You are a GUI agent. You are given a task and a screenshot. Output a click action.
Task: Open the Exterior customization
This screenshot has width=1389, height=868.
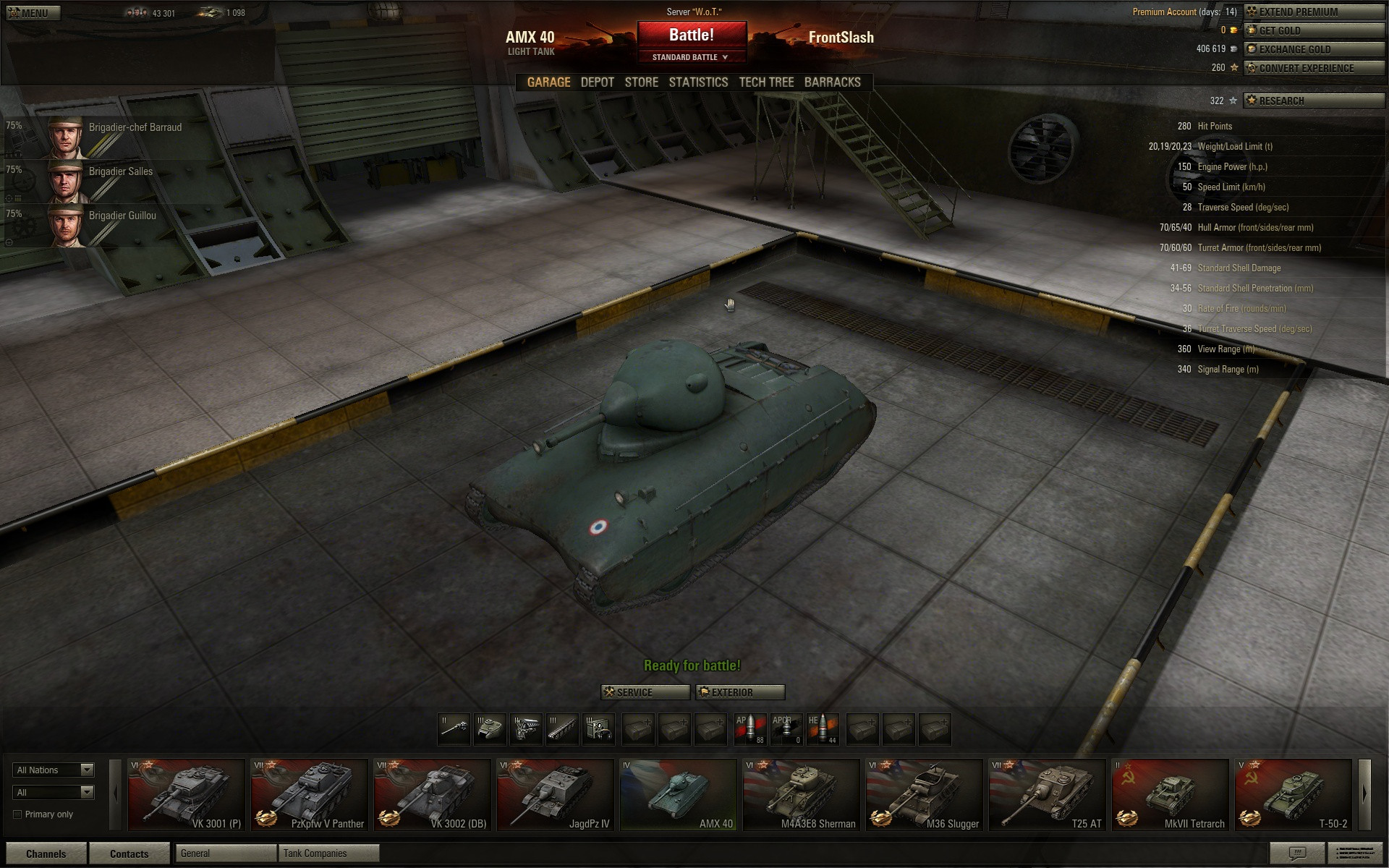740,692
